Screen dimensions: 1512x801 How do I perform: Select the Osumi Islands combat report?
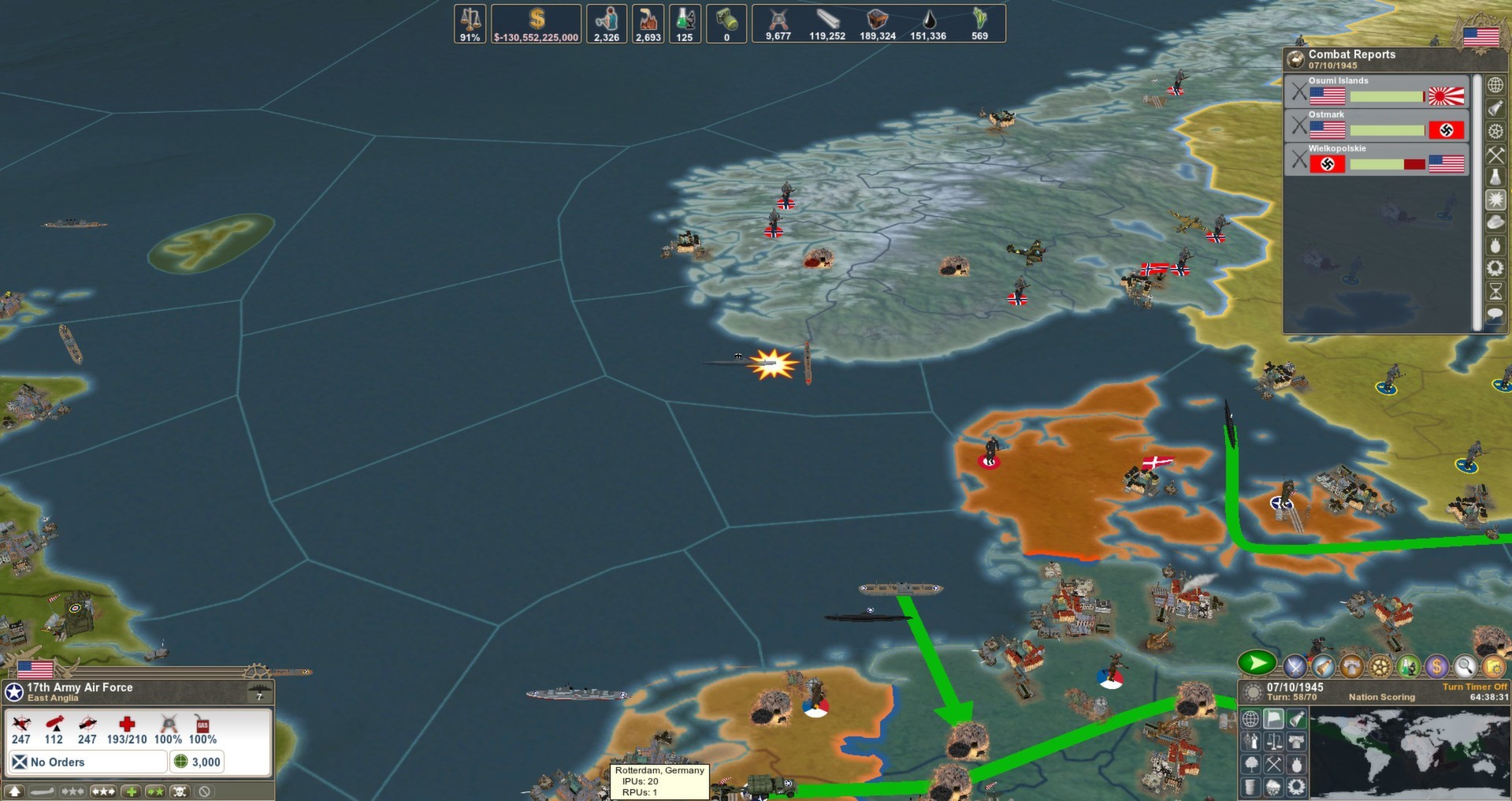[1376, 91]
